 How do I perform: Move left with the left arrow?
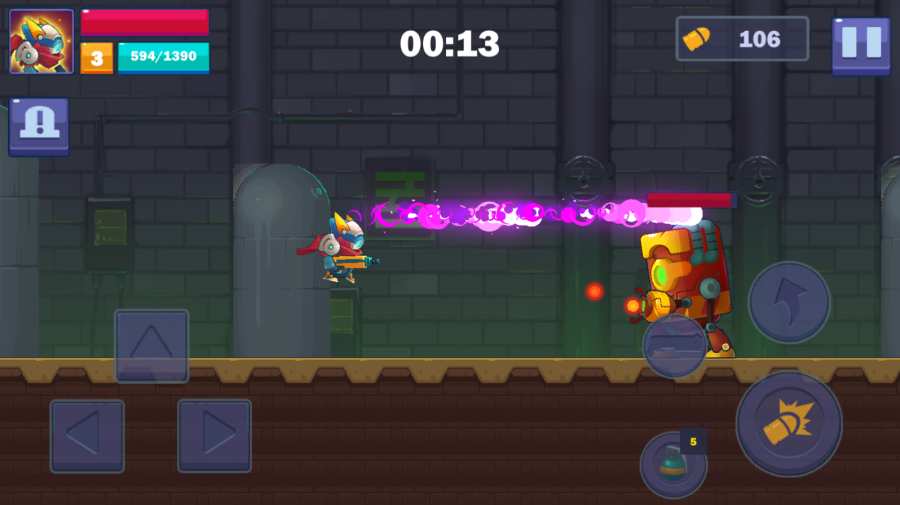87,436
